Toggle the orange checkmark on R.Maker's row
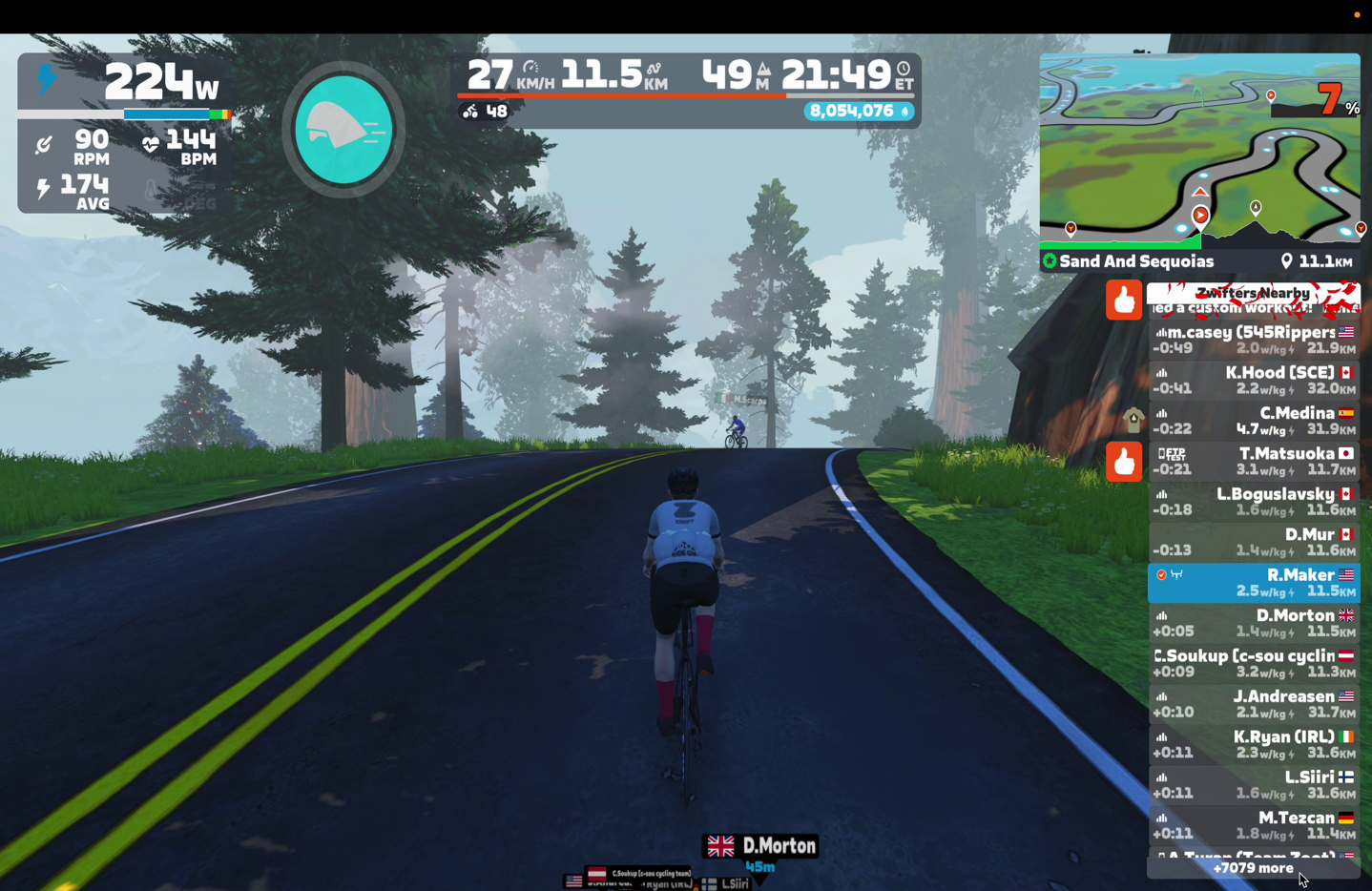This screenshot has height=891, width=1372. click(x=1161, y=573)
